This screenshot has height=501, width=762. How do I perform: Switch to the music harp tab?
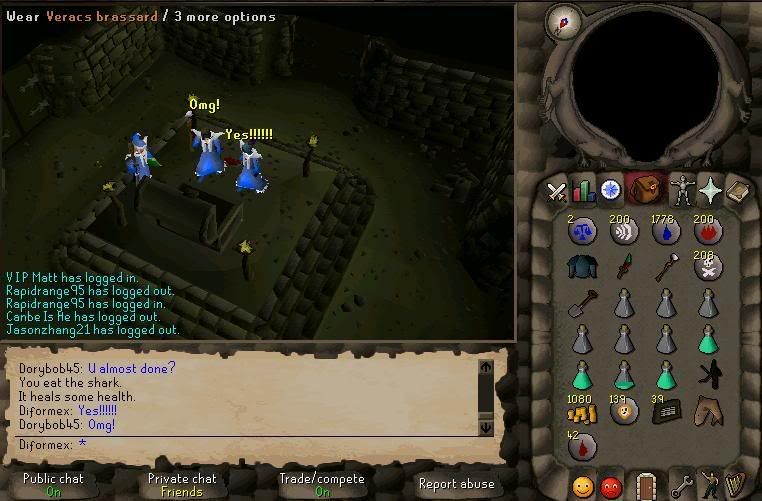(736, 487)
